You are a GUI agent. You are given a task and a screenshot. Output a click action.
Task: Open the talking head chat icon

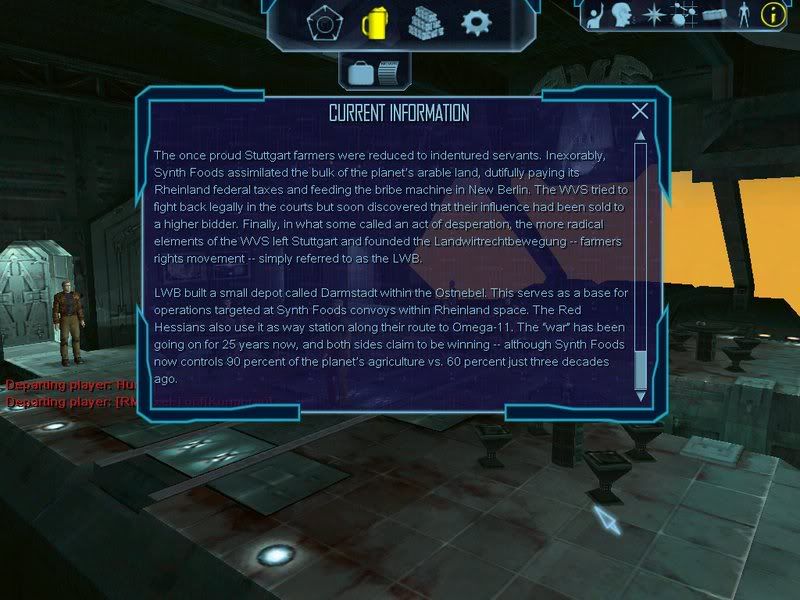[622, 14]
